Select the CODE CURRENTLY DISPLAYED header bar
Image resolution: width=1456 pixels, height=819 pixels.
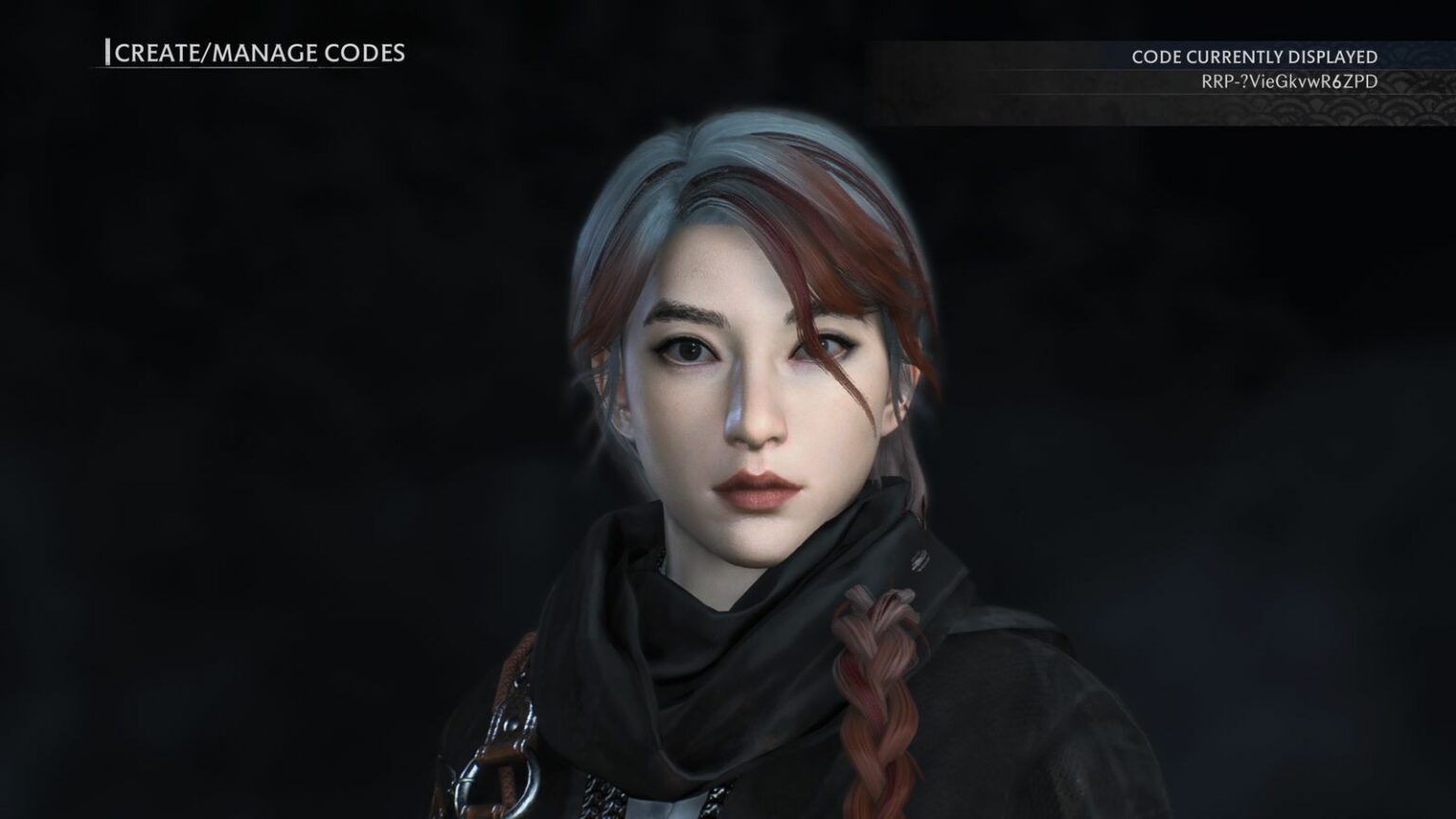[x=1253, y=57]
